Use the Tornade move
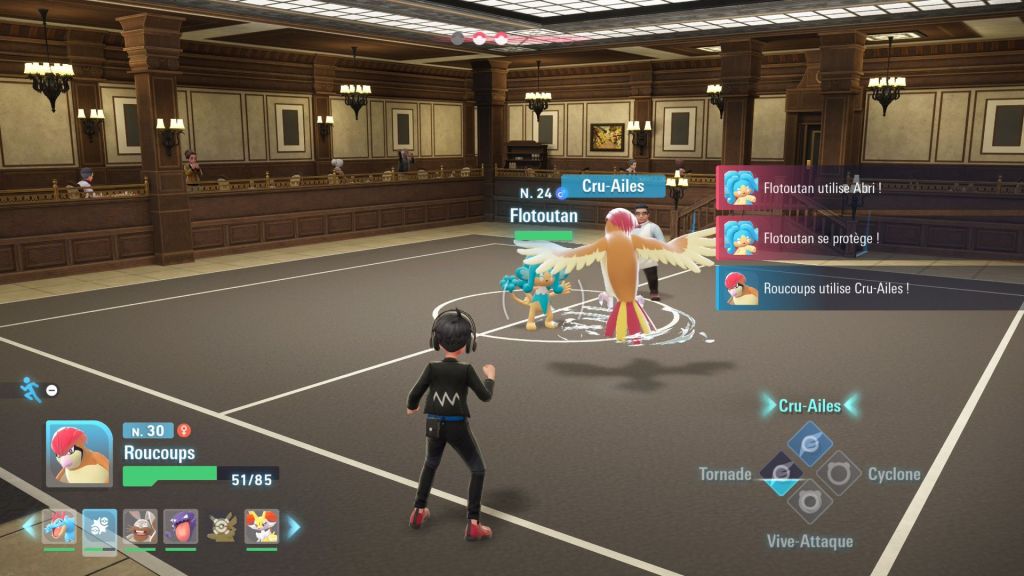 pyautogui.click(x=780, y=473)
